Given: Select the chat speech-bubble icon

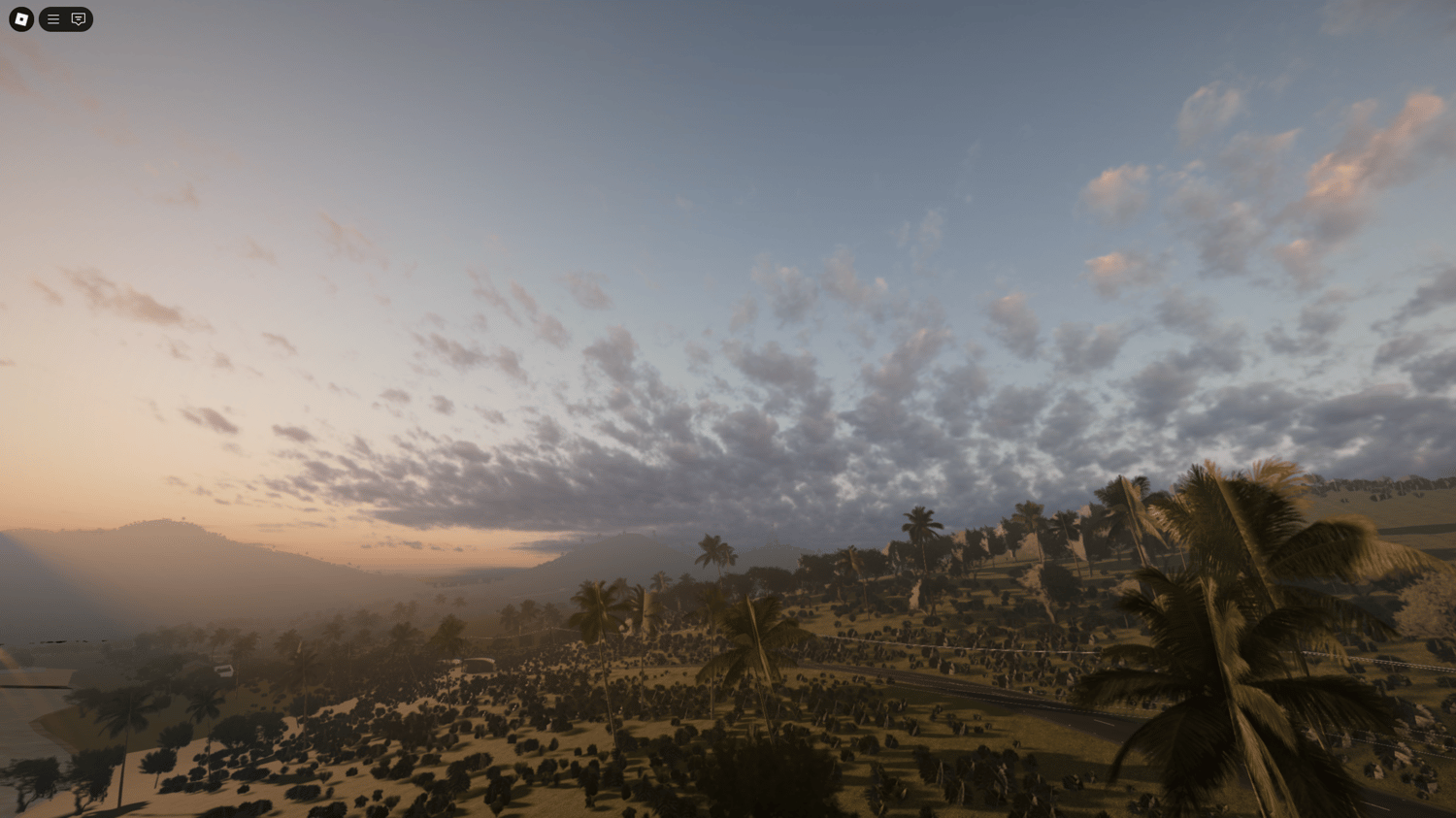Looking at the screenshot, I should pos(79,18).
